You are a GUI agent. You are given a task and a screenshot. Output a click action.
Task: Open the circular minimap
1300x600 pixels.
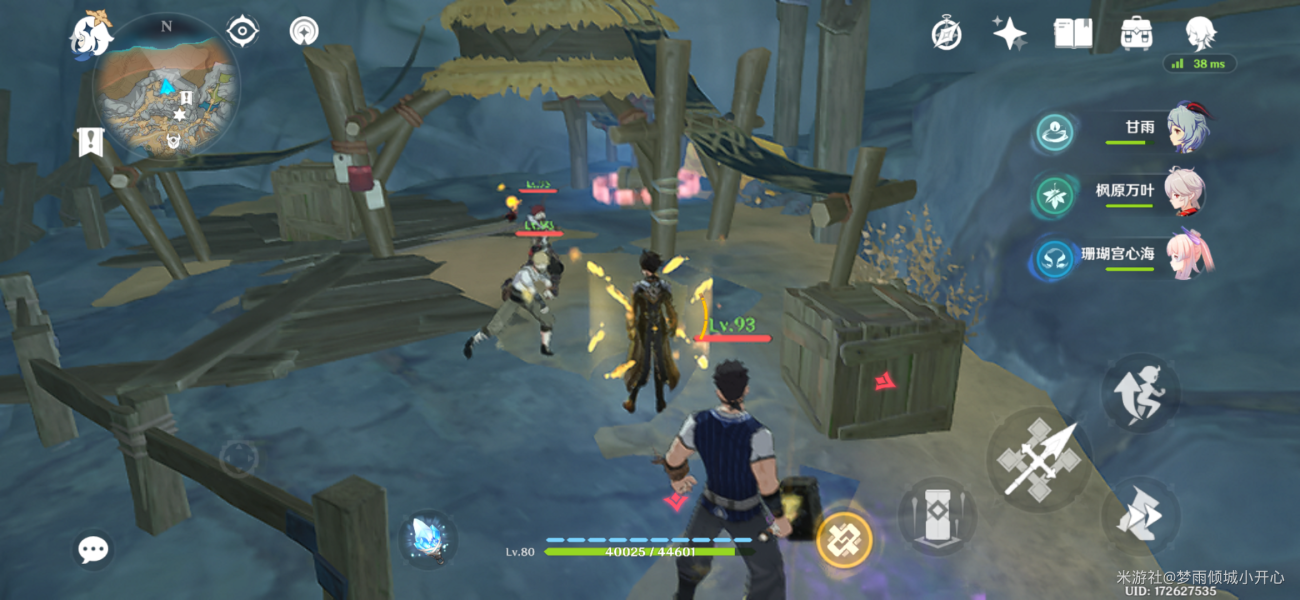click(166, 87)
